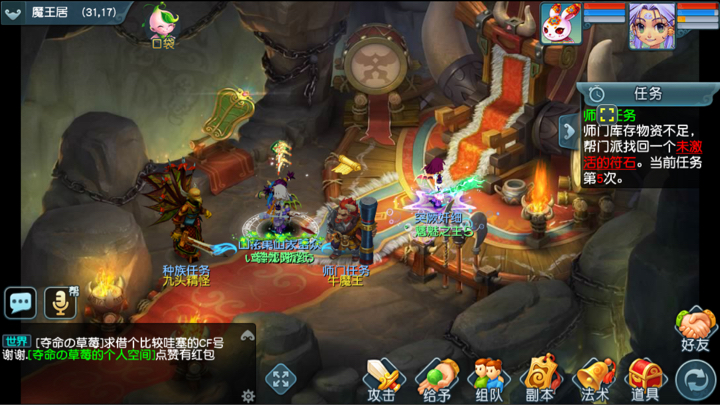Screen dimensions: 720x405
Task: Open the chat speech bubble button
Action: [x=20, y=301]
